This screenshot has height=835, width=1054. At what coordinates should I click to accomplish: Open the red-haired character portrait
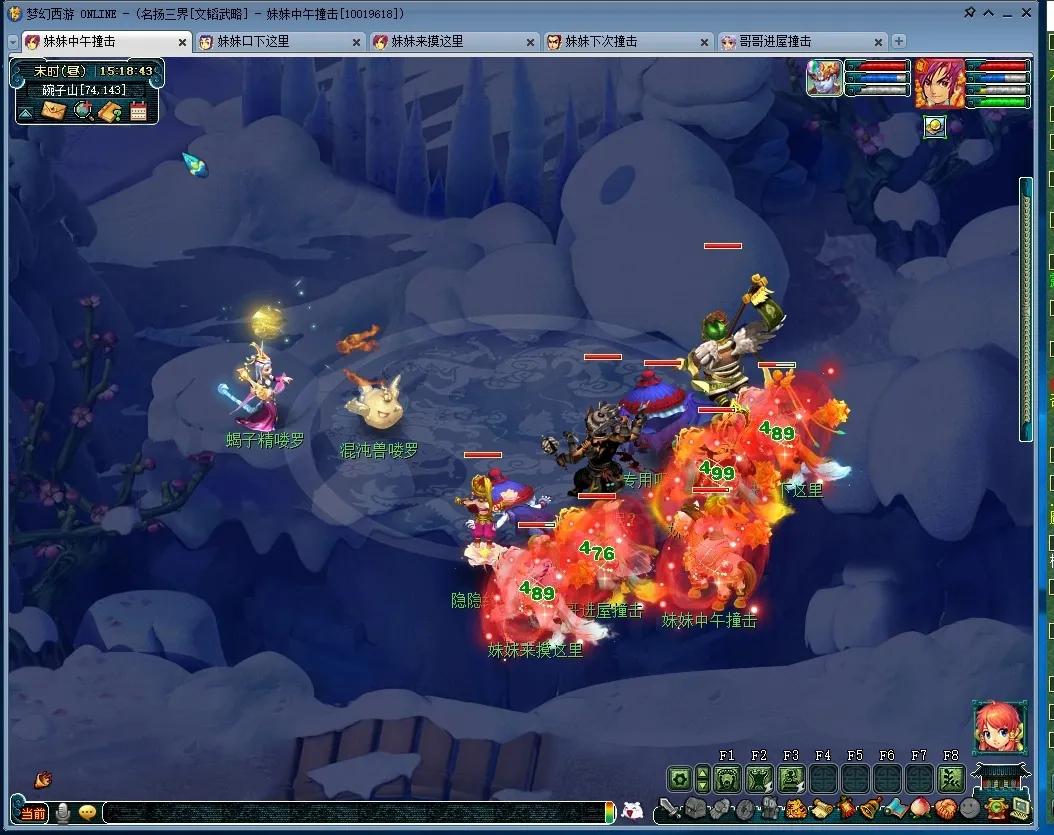point(940,83)
